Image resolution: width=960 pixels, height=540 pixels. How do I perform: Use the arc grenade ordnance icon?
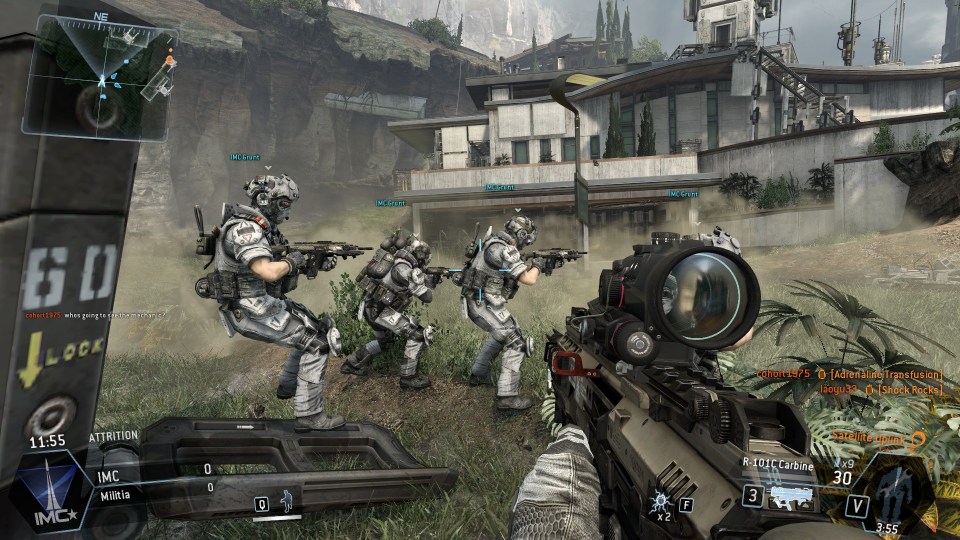click(x=661, y=500)
